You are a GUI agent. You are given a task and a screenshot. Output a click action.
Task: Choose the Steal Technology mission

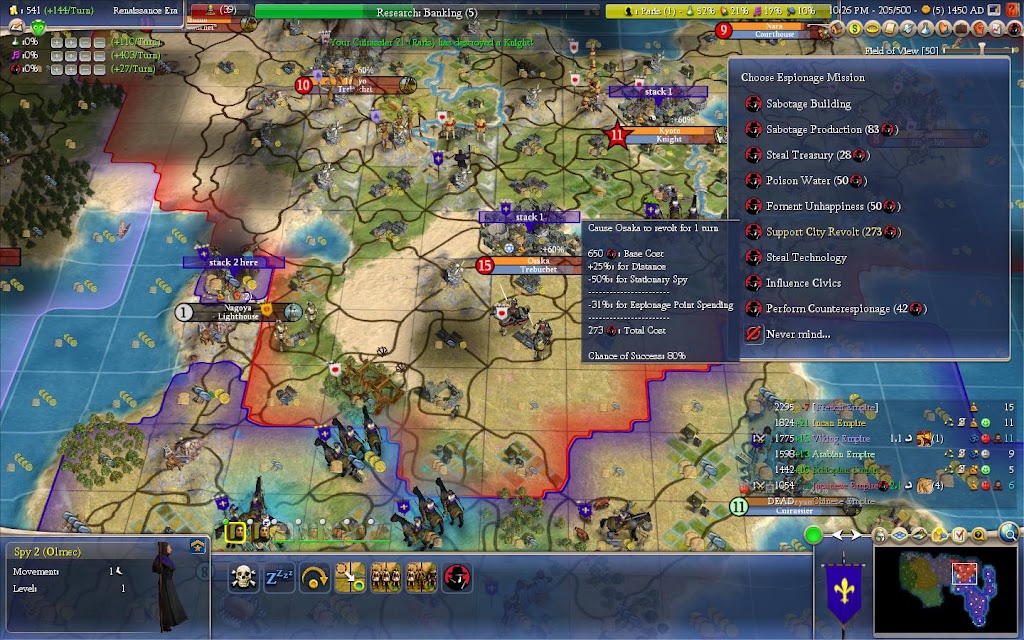pyautogui.click(x=806, y=258)
